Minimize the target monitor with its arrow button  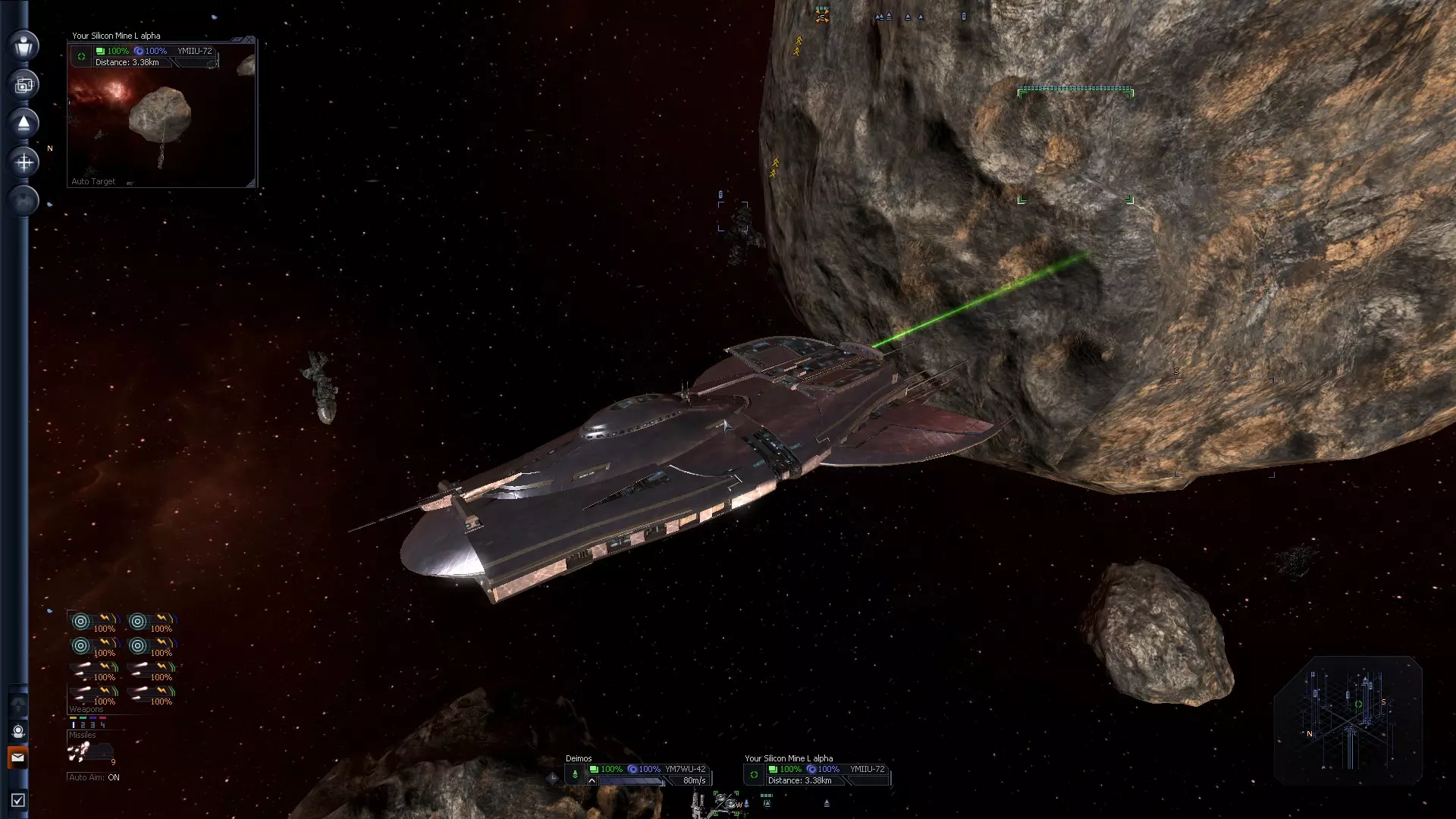point(237,39)
